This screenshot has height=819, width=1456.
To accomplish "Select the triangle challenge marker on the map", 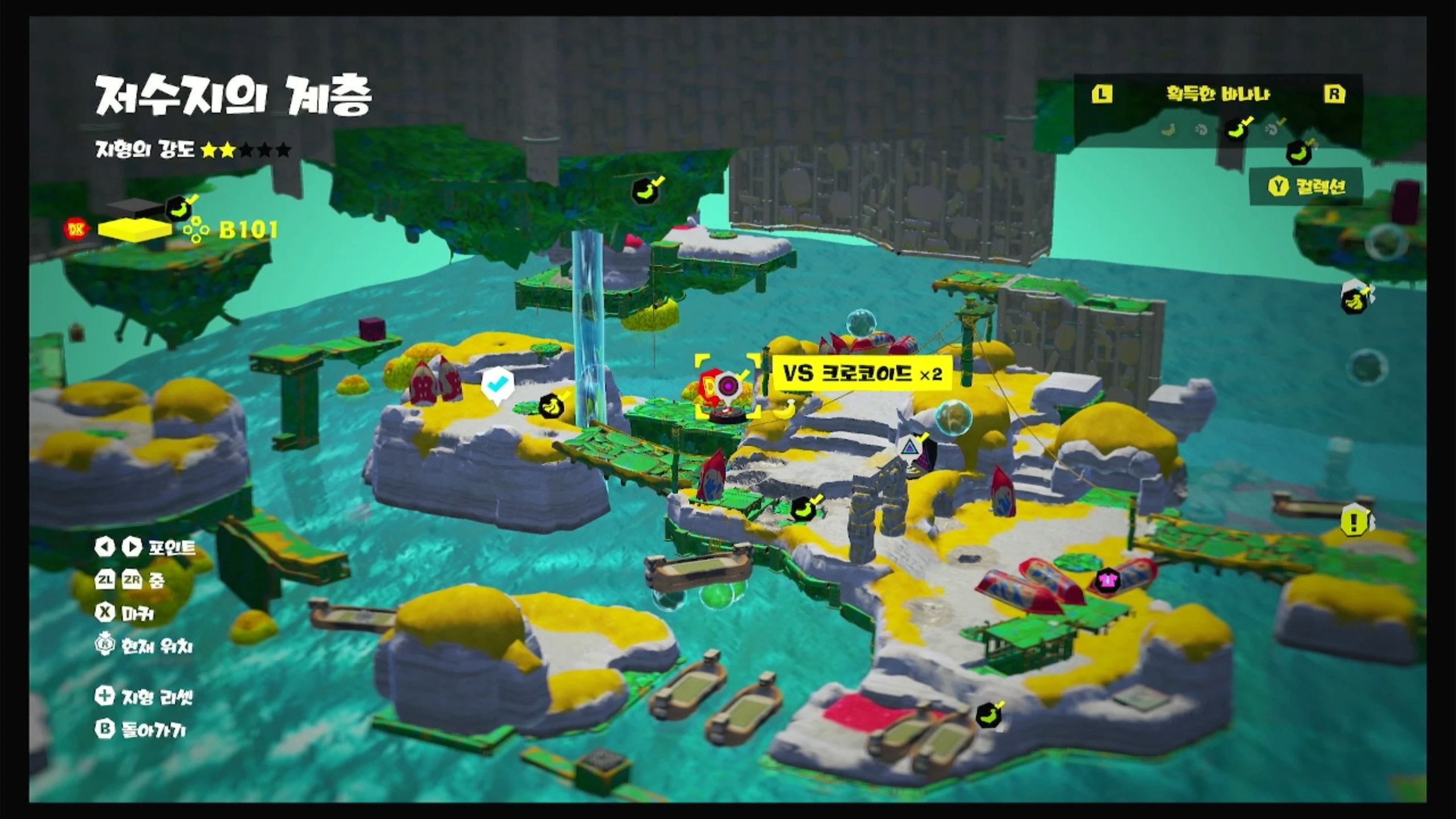I will pos(911,446).
